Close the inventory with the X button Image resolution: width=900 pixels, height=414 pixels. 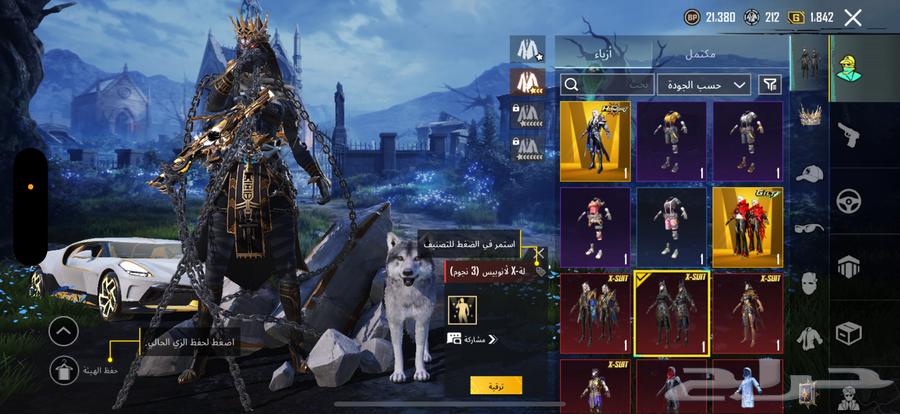[853, 17]
